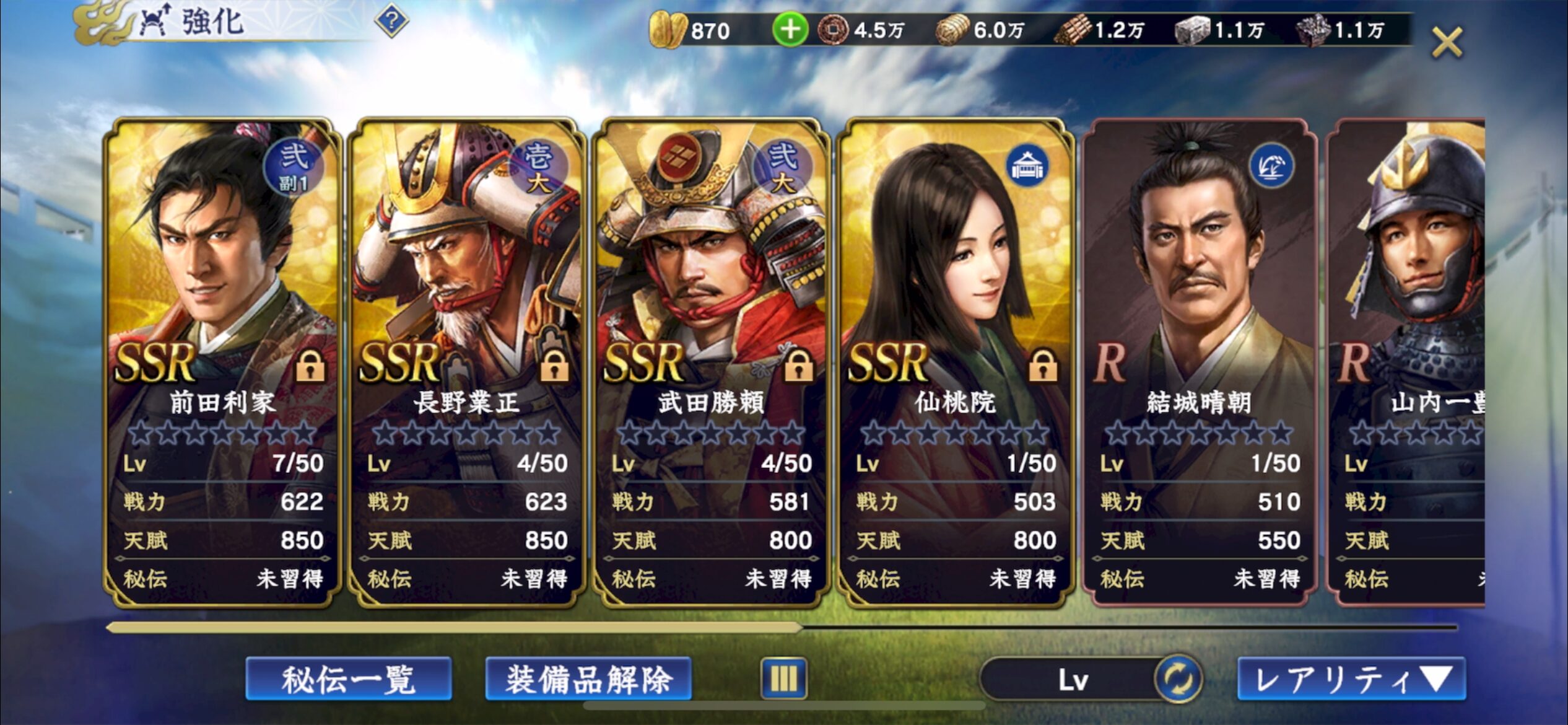Toggle the three-bar card view button
The height and width of the screenshot is (725, 1568).
[783, 679]
